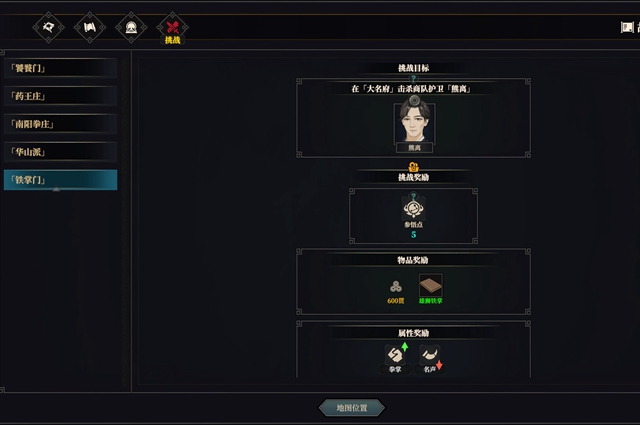The image size is (640, 425).
Task: Open the scroll icon tab
Action: click(91, 27)
